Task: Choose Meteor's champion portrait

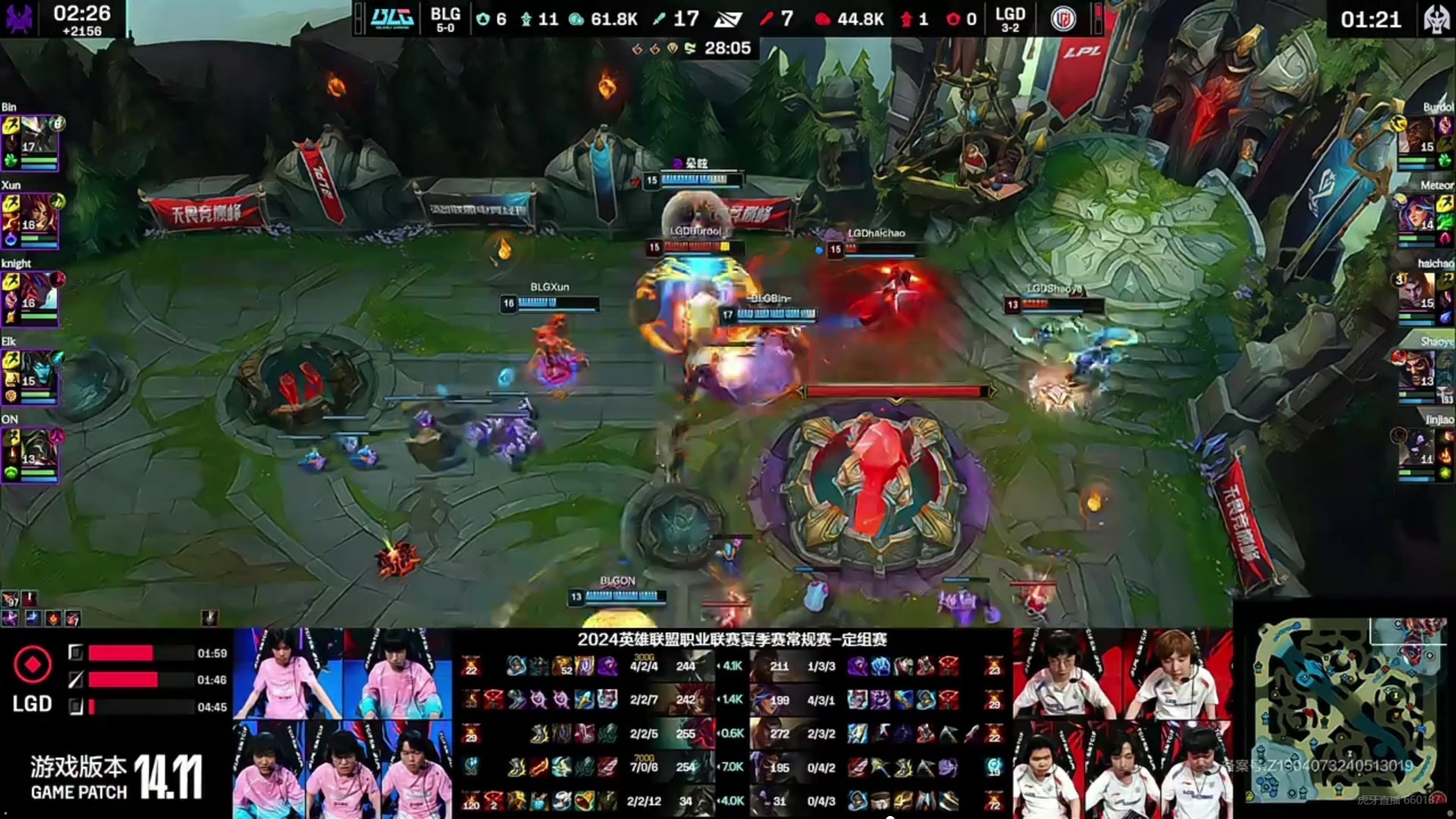Action: (1417, 215)
